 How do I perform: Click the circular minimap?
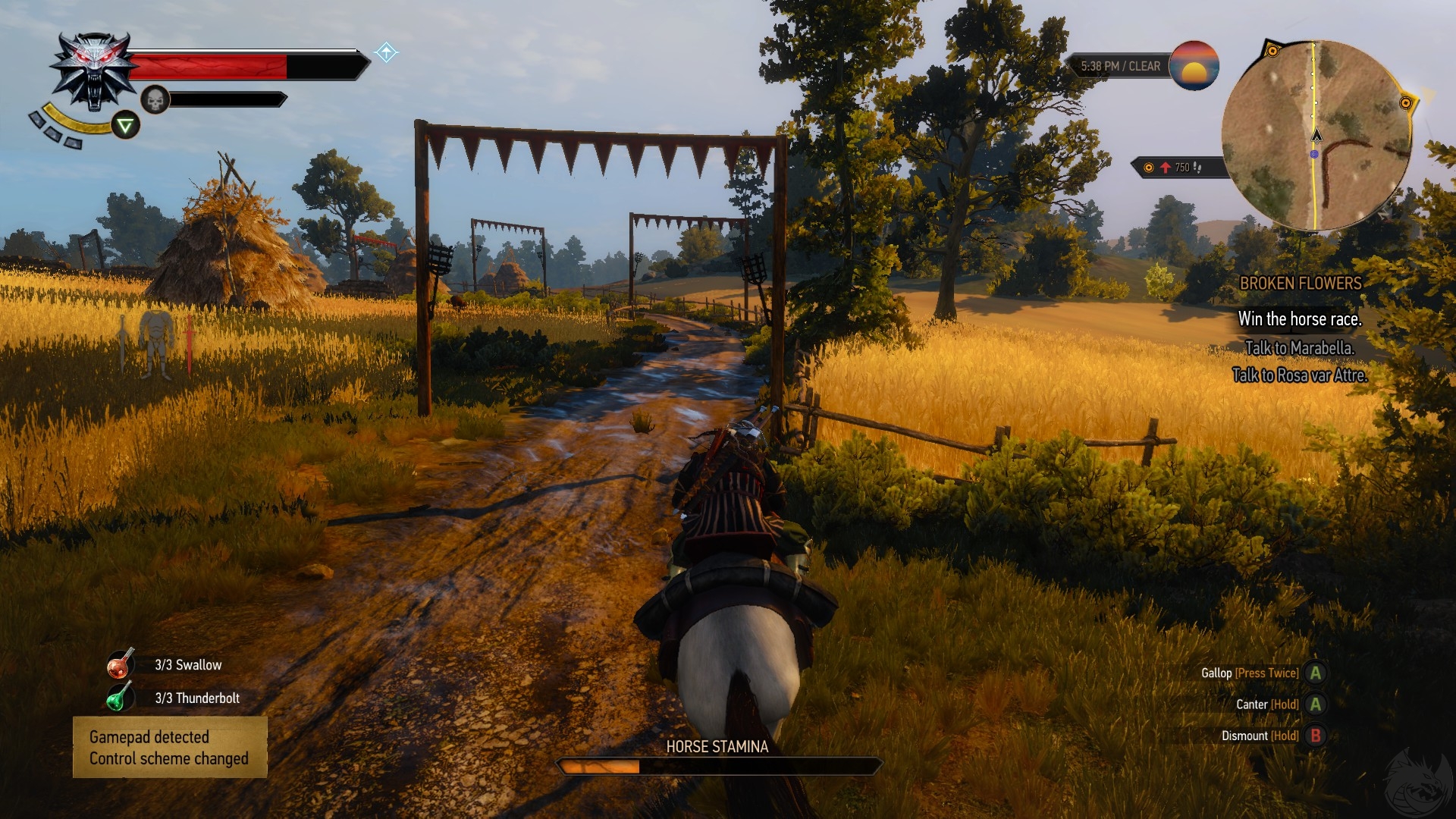1316,135
